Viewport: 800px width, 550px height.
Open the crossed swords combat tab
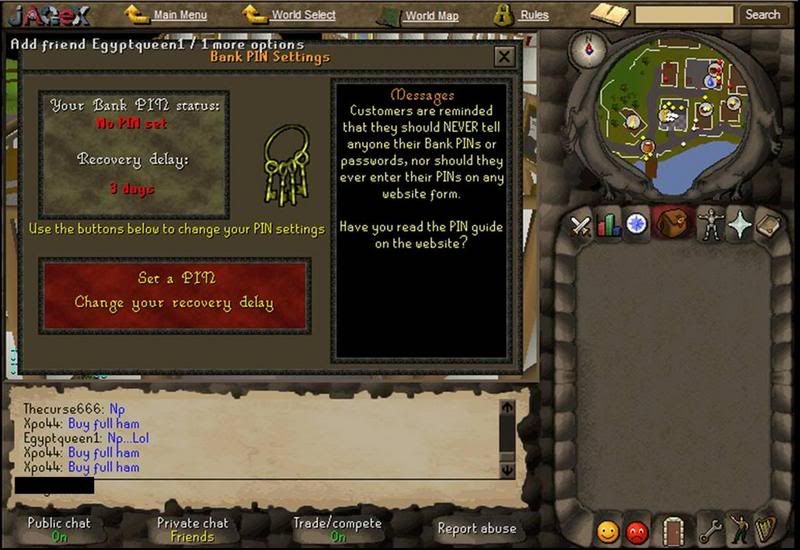click(x=581, y=225)
